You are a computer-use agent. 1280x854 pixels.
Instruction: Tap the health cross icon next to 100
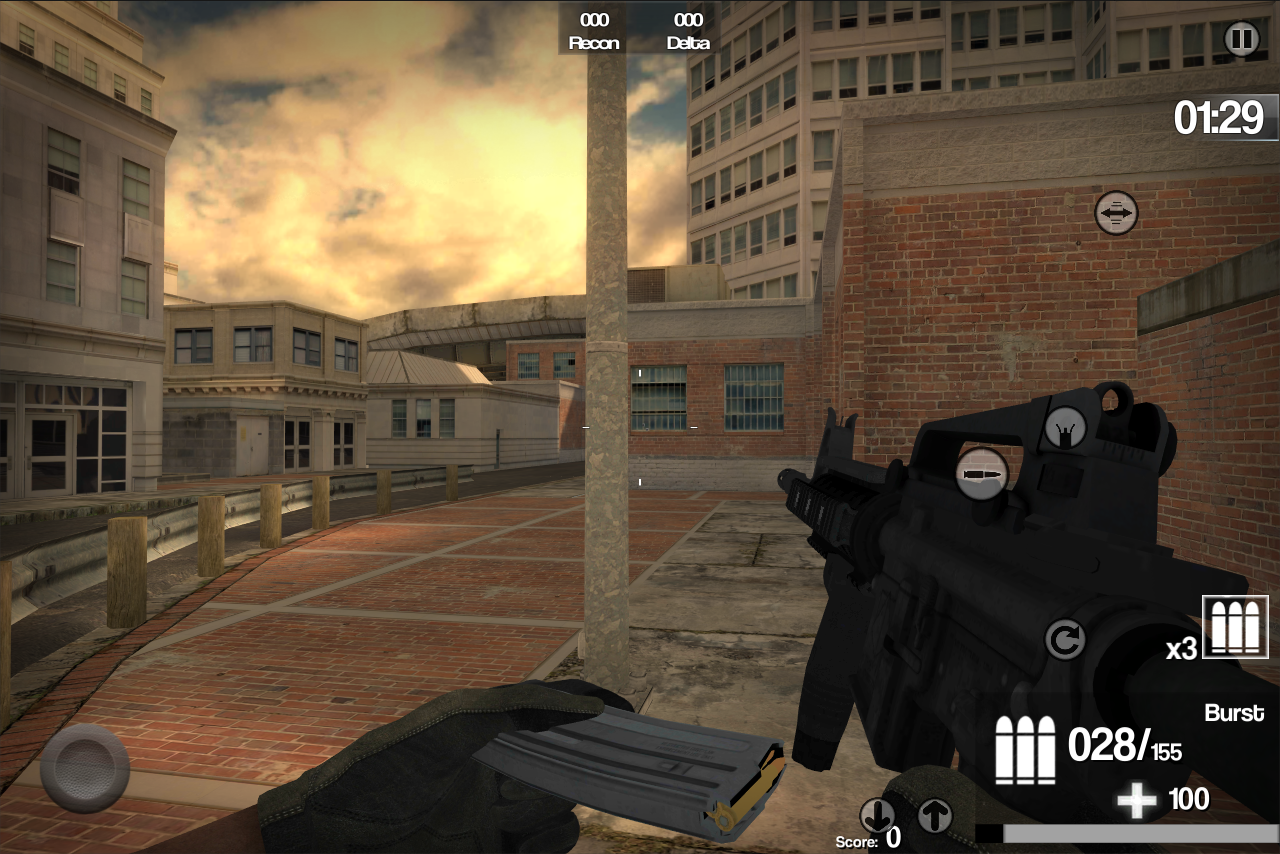[1136, 798]
